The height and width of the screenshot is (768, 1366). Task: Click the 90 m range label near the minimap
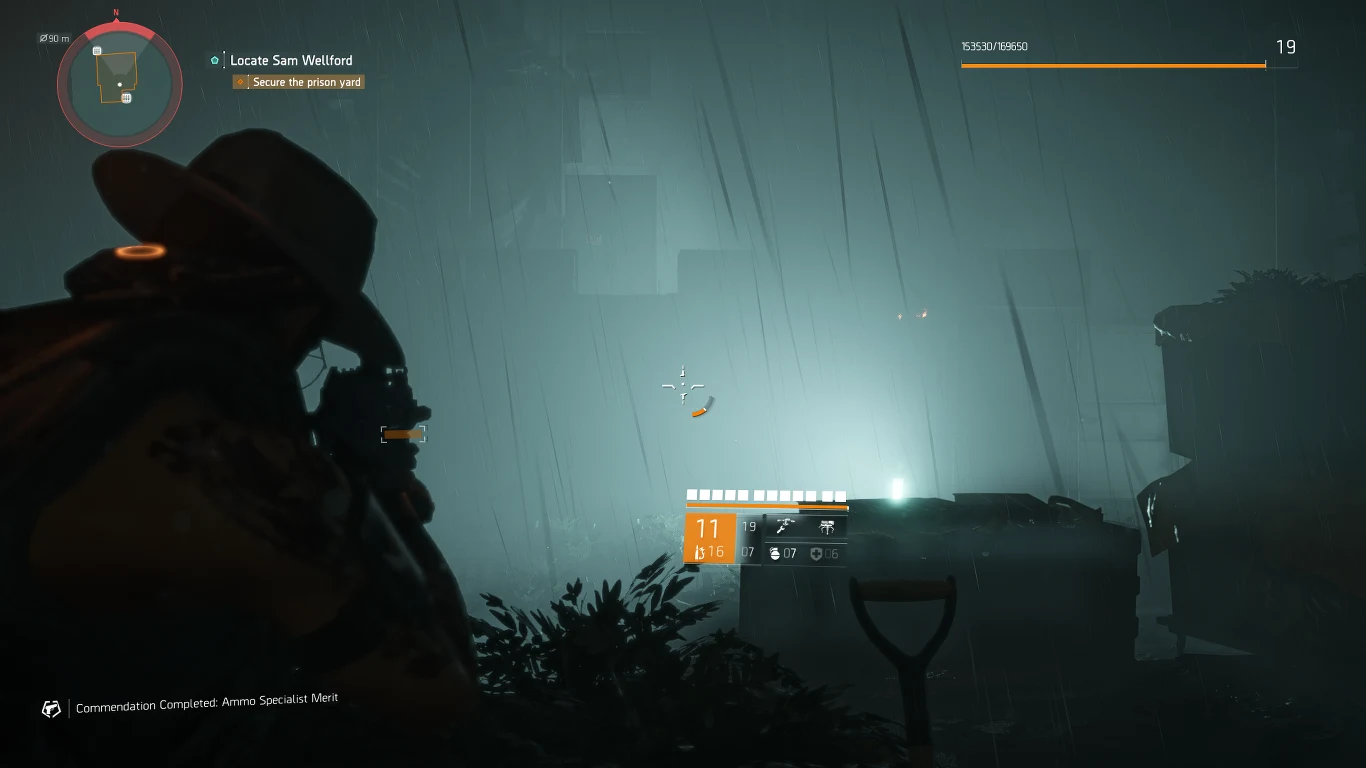tap(55, 38)
